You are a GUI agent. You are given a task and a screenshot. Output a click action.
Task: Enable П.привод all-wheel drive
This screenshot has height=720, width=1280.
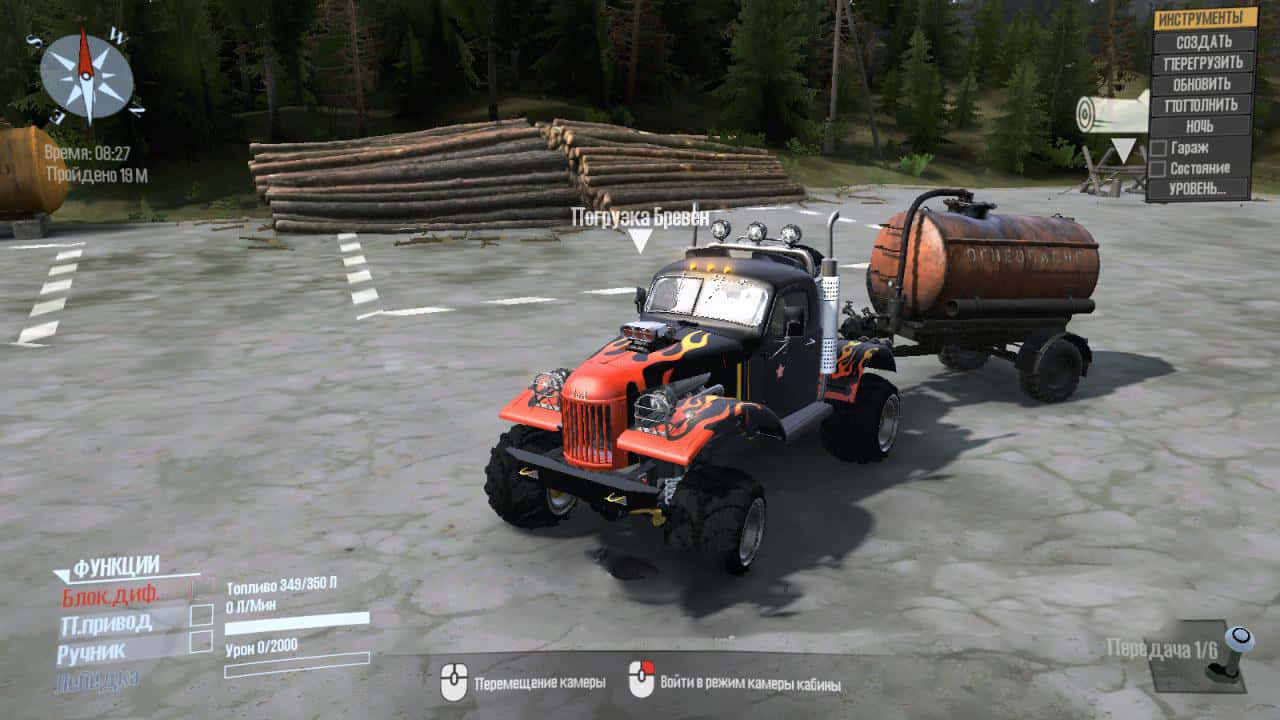201,617
